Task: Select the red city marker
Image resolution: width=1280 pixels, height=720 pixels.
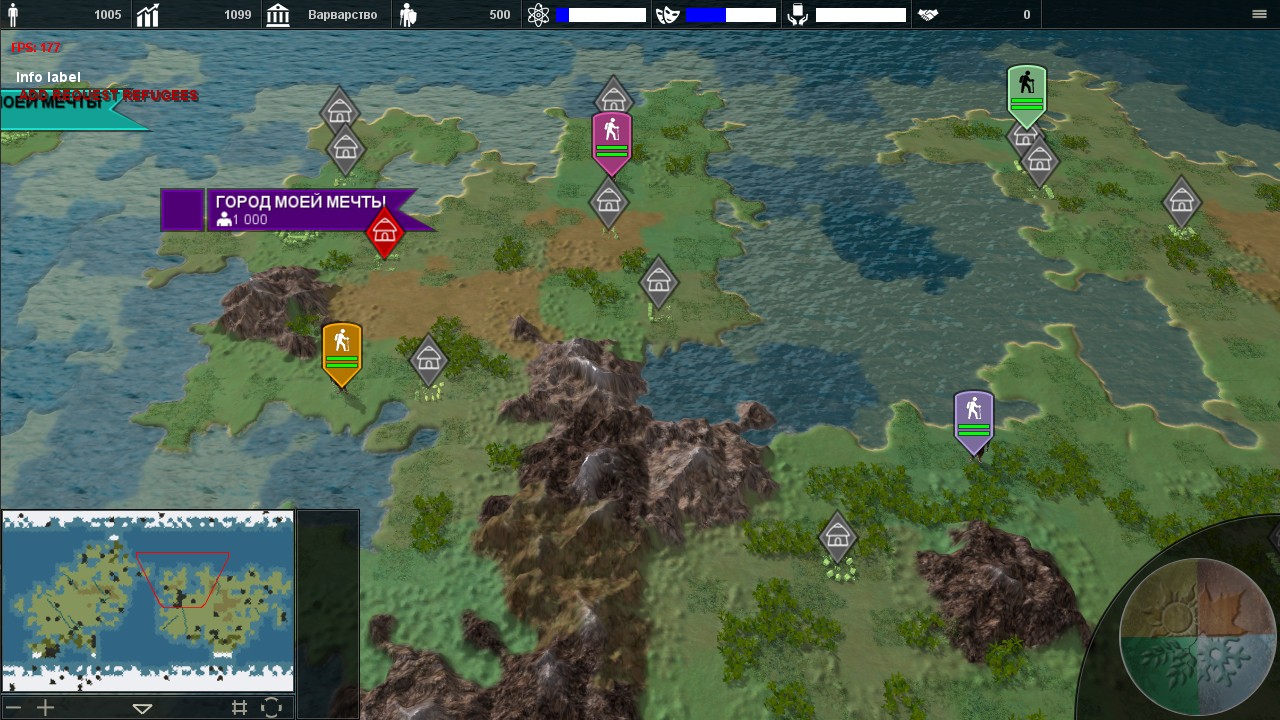Action: pyautogui.click(x=385, y=233)
